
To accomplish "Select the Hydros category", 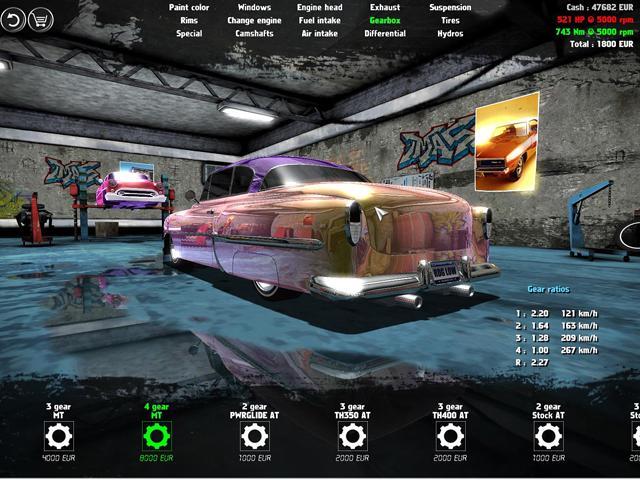I will tap(450, 33).
